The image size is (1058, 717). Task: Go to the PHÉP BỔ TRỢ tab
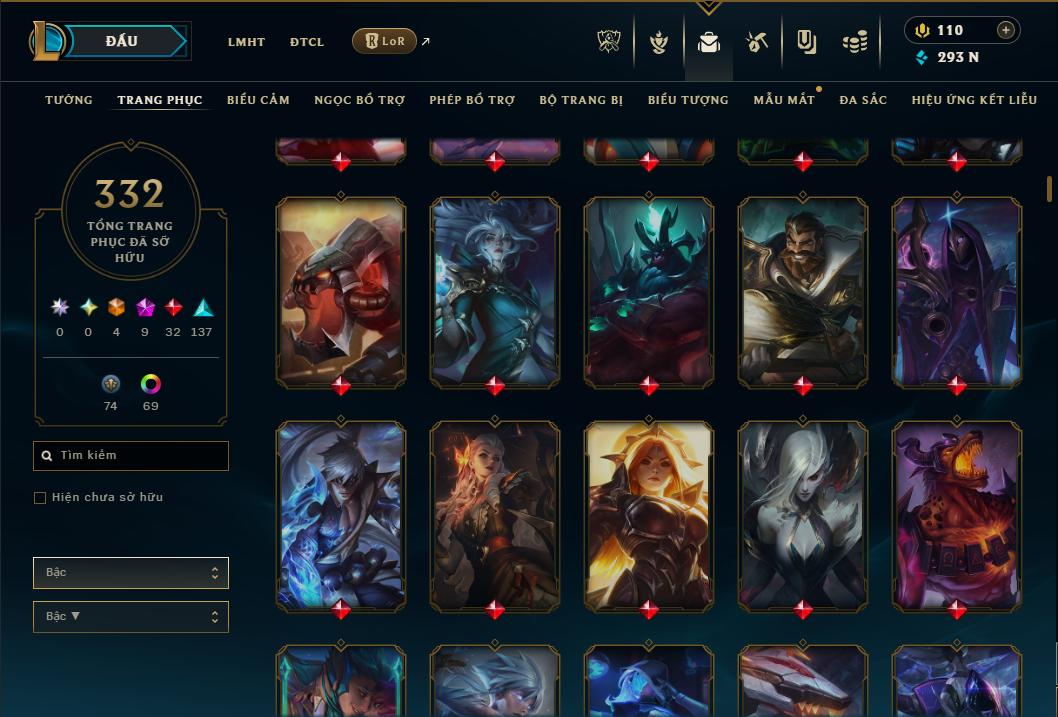472,100
